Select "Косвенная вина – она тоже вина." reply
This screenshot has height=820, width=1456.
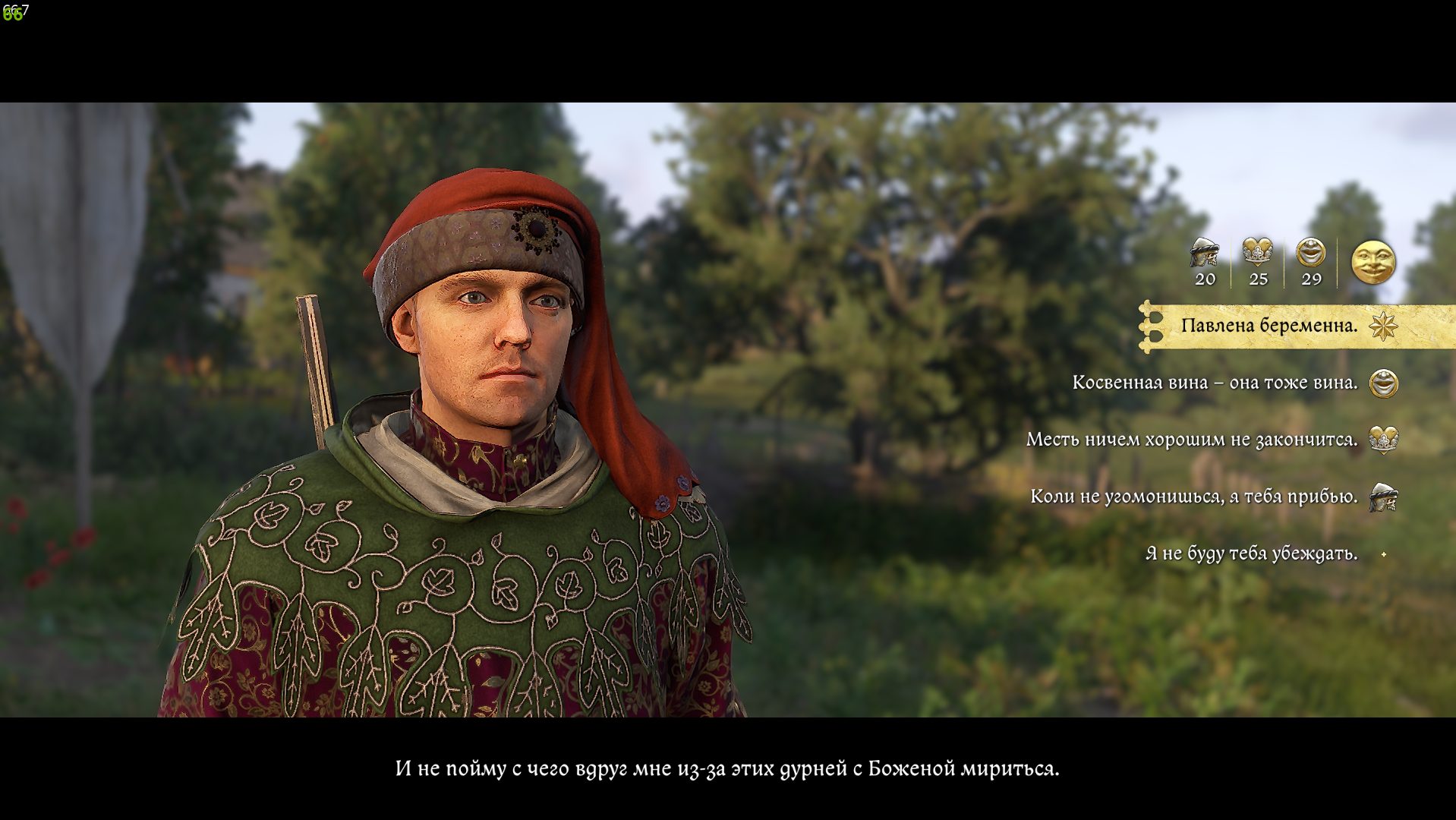click(1215, 383)
